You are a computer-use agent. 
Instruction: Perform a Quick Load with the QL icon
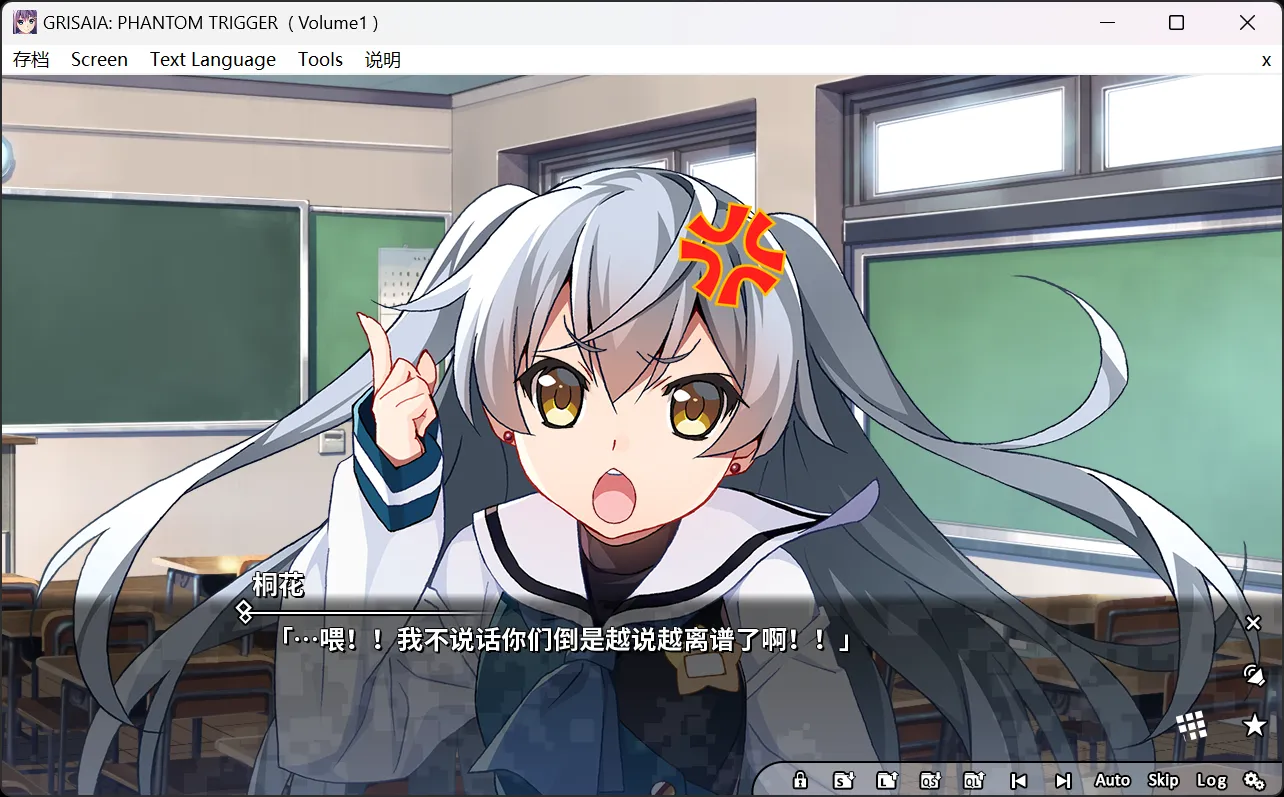[974, 781]
